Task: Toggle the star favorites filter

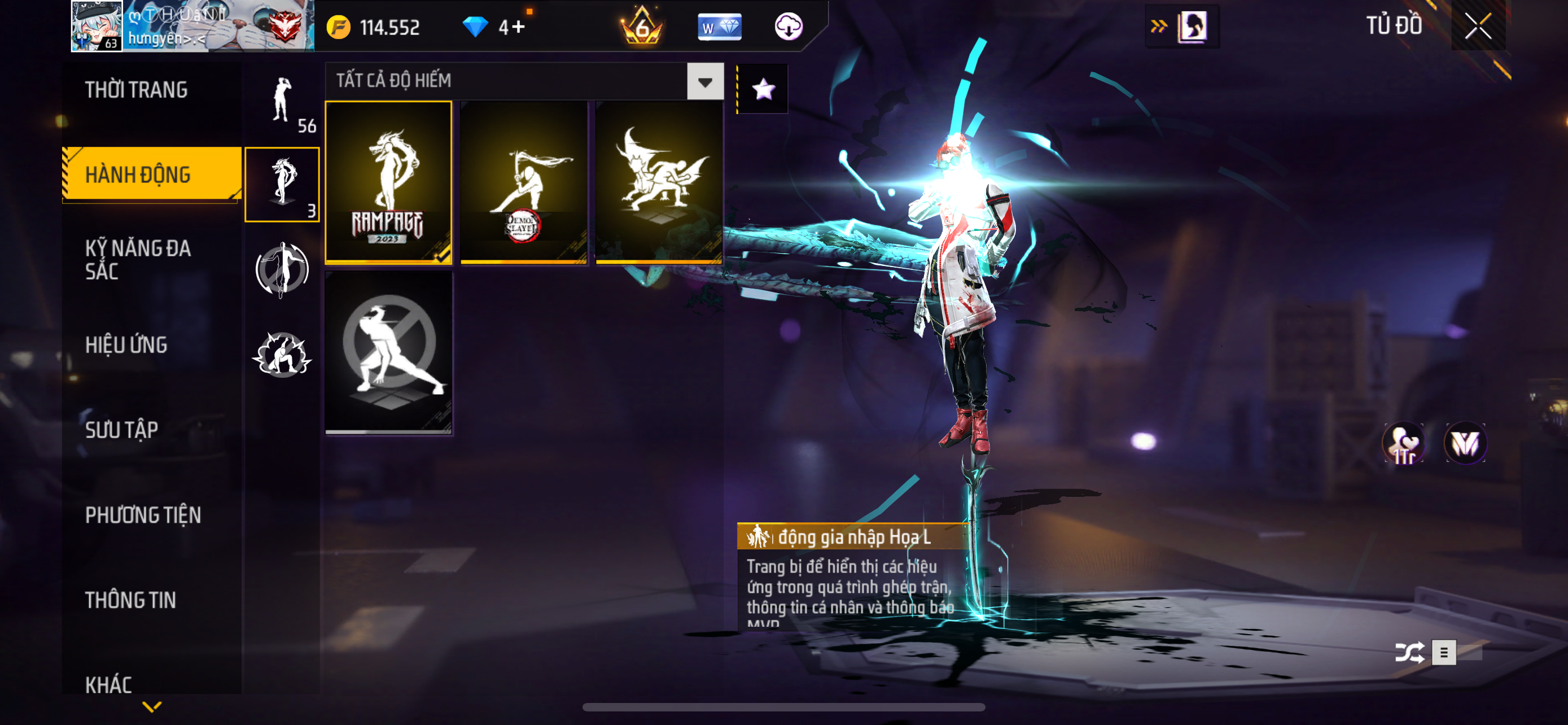Action: tap(763, 89)
